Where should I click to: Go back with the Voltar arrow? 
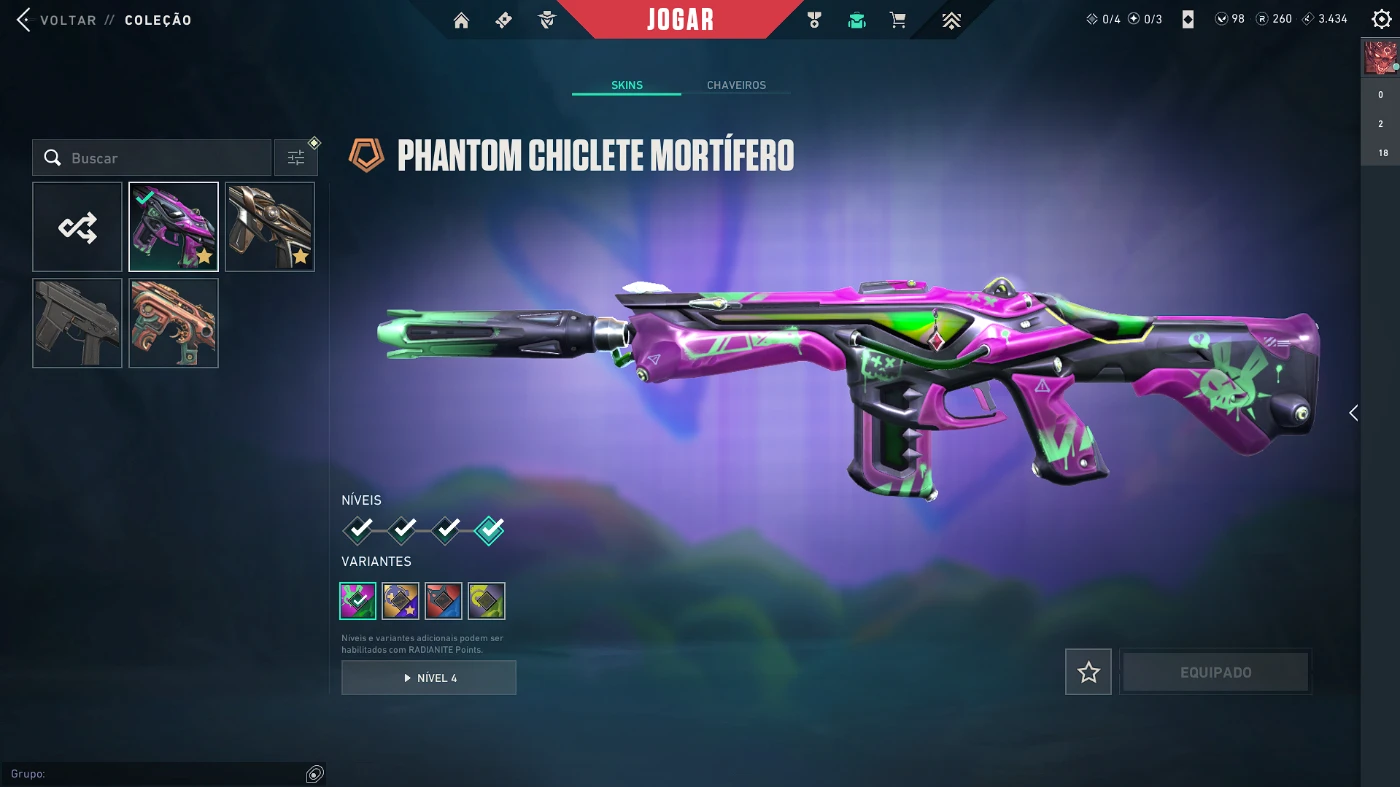click(23, 20)
